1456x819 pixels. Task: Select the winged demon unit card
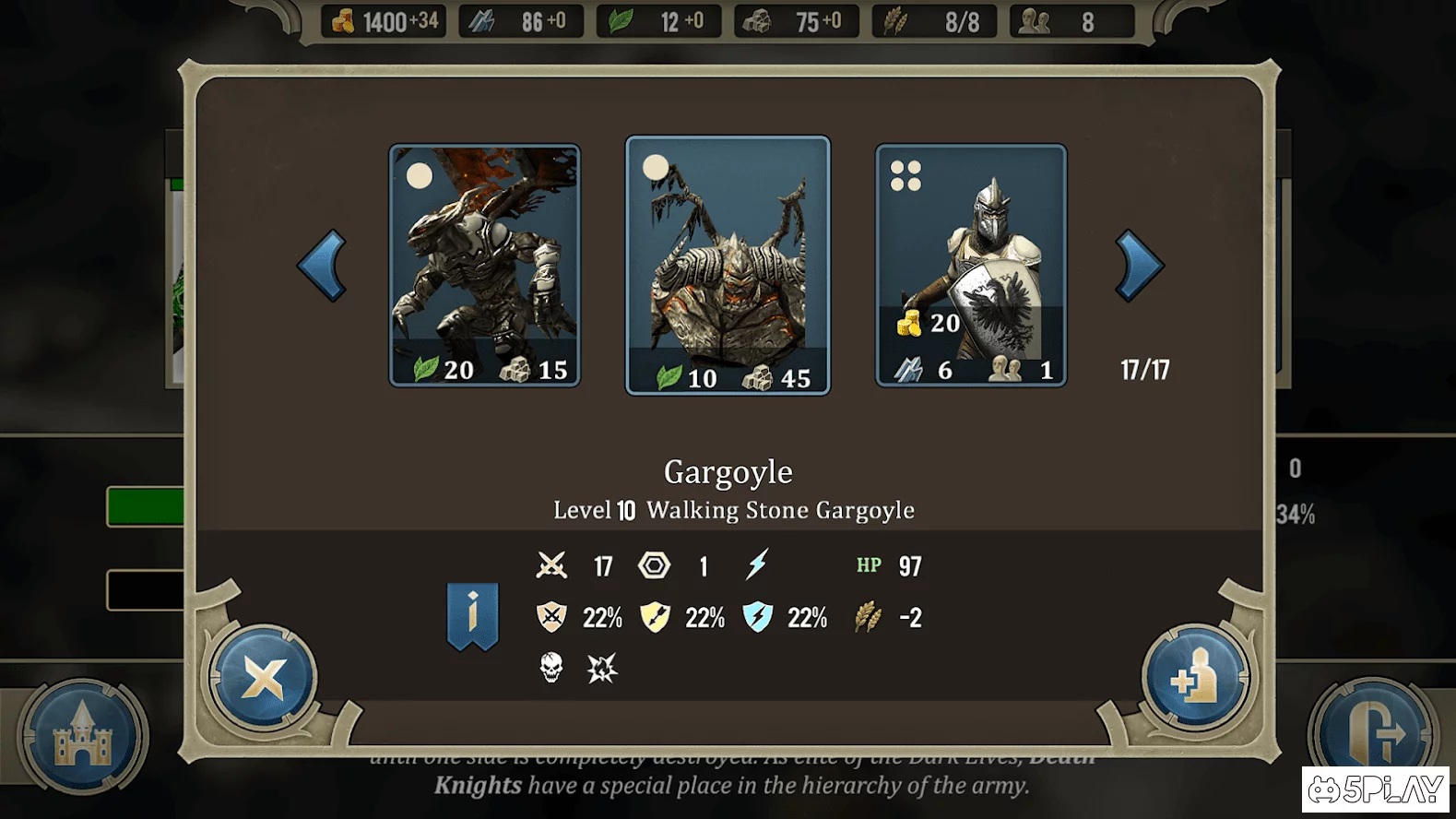coord(484,266)
